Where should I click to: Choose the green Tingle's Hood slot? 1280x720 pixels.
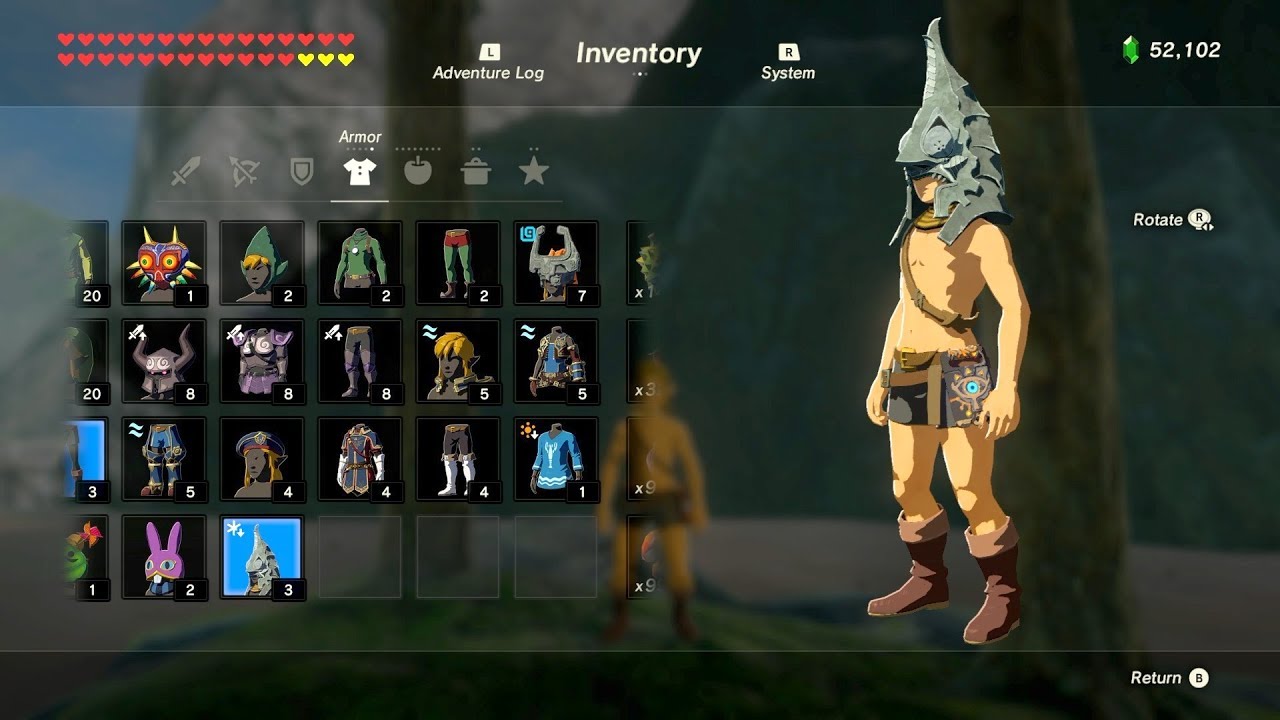click(262, 263)
